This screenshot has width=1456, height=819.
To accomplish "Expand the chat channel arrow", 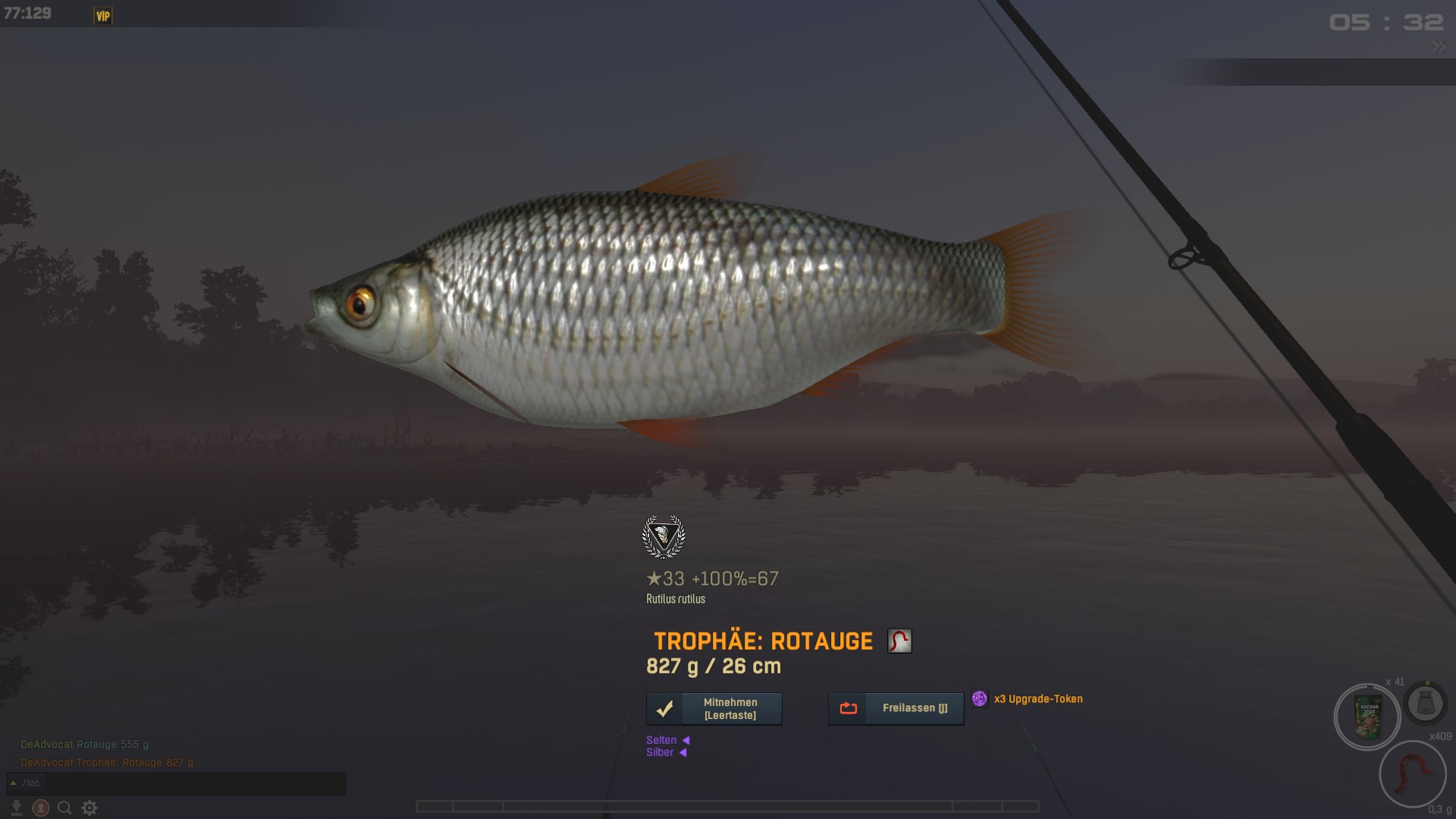I will (13, 783).
